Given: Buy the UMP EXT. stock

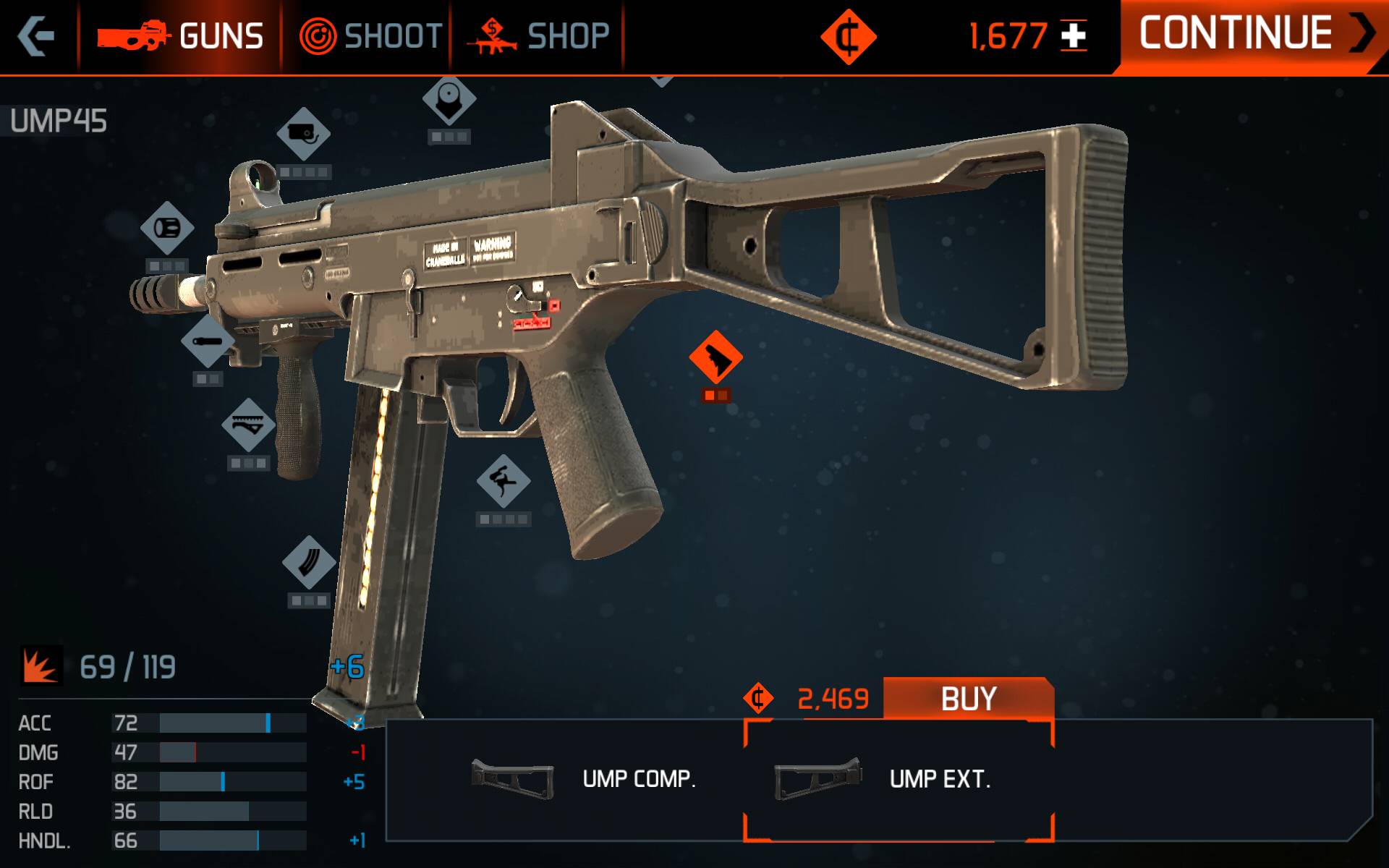Looking at the screenshot, I should (968, 699).
